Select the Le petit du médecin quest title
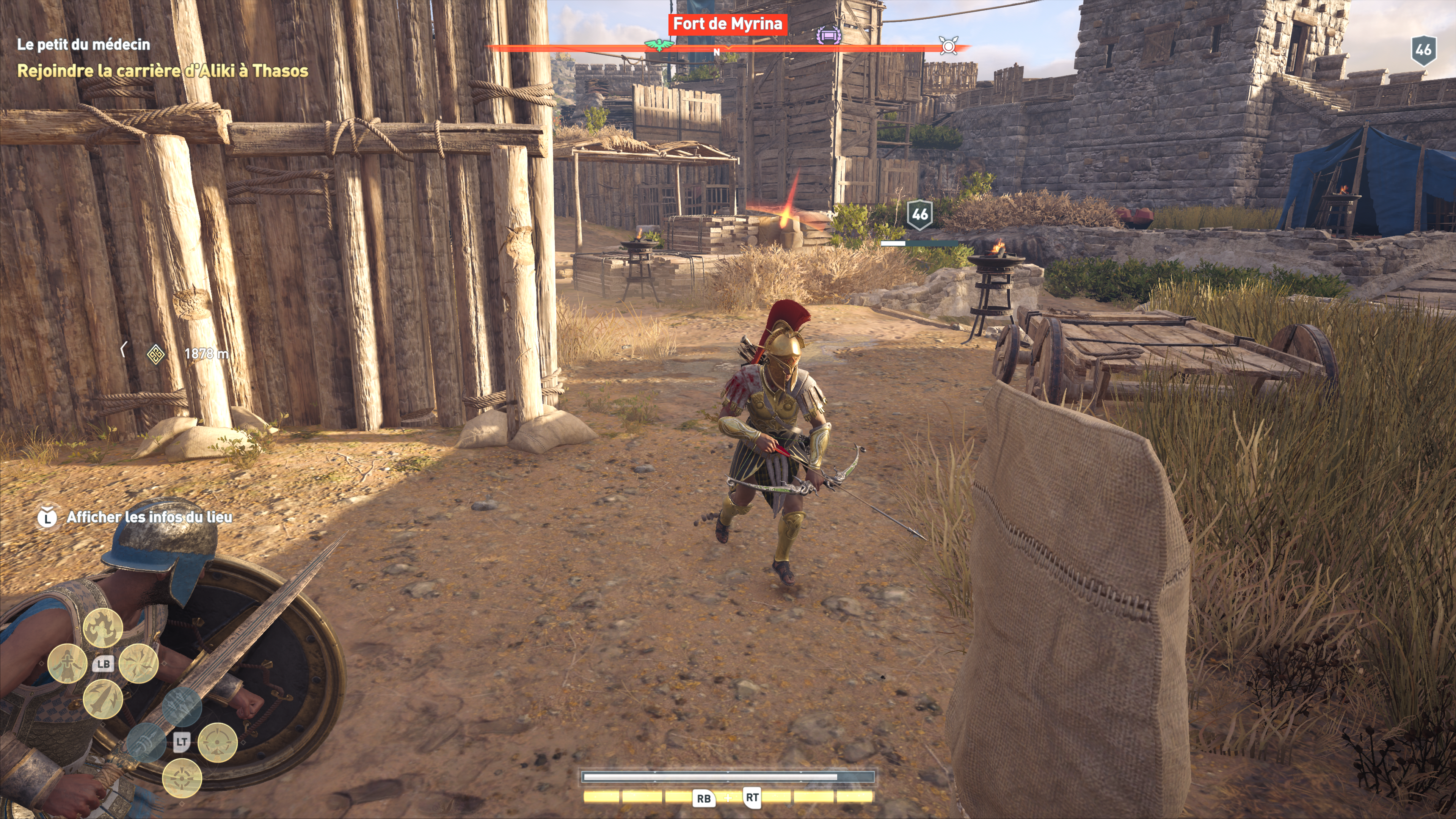The image size is (1456, 819). (x=84, y=45)
